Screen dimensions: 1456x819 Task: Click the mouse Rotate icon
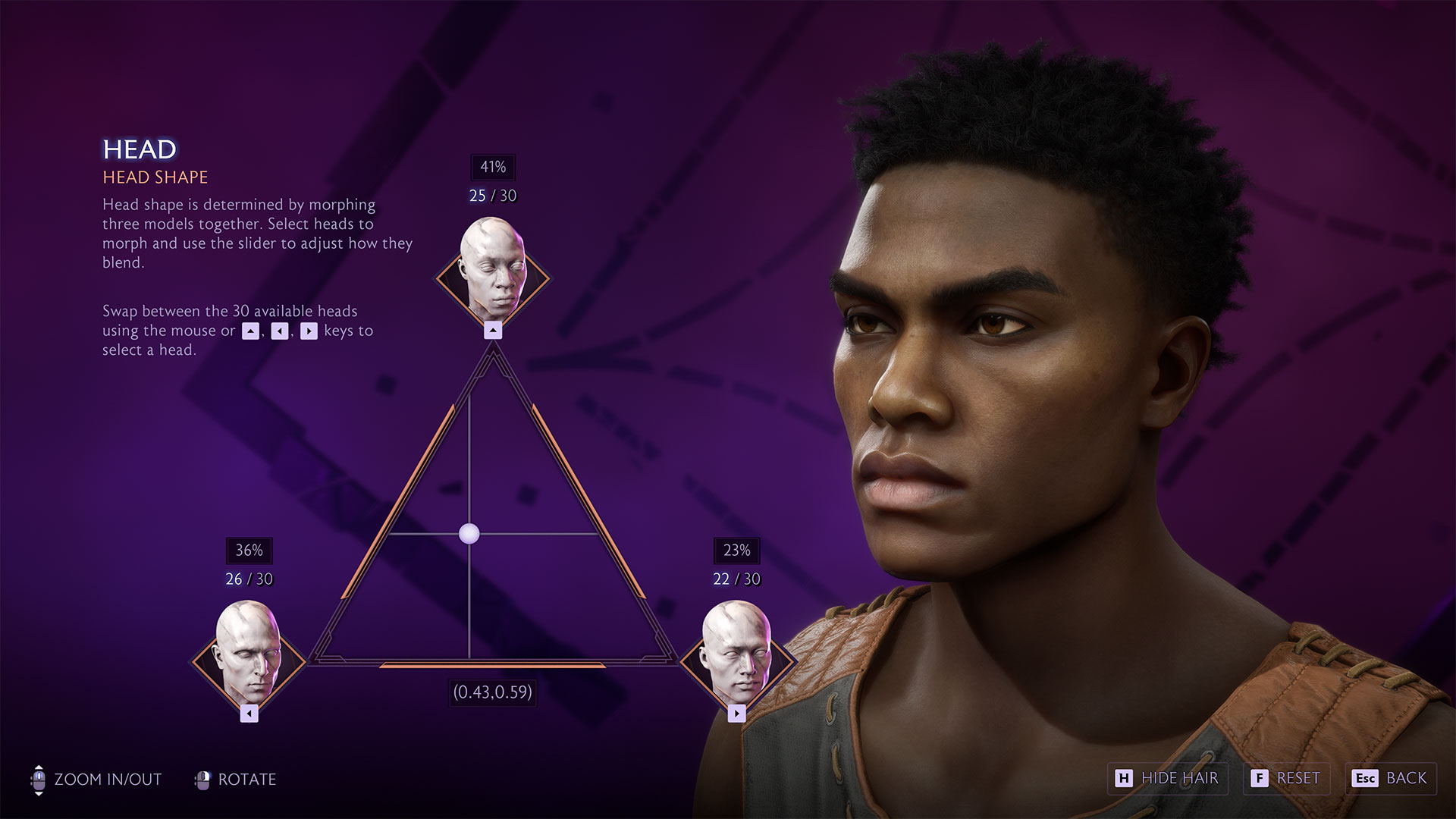click(203, 779)
